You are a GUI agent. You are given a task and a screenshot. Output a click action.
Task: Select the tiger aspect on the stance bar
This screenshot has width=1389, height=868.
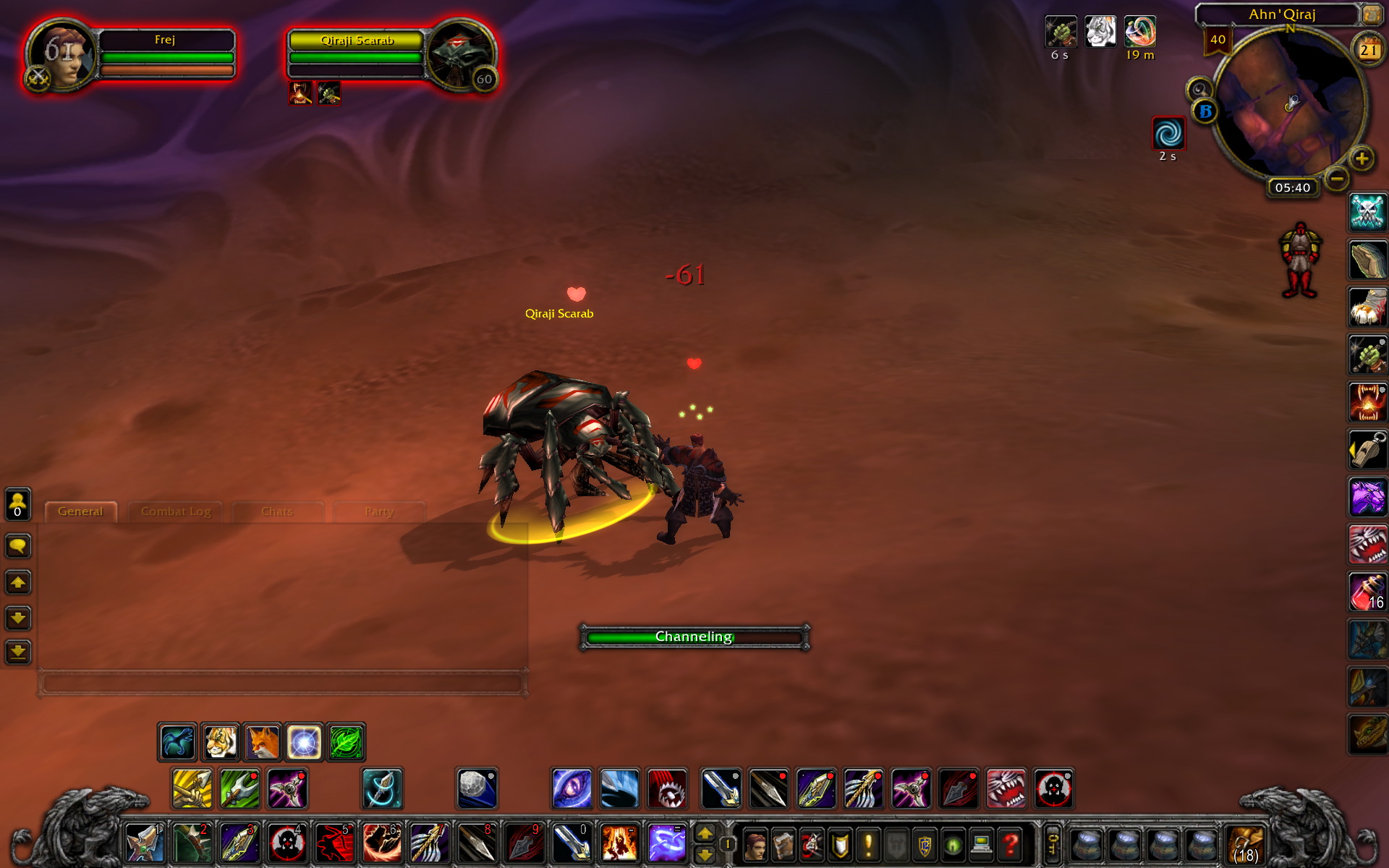tap(221, 741)
